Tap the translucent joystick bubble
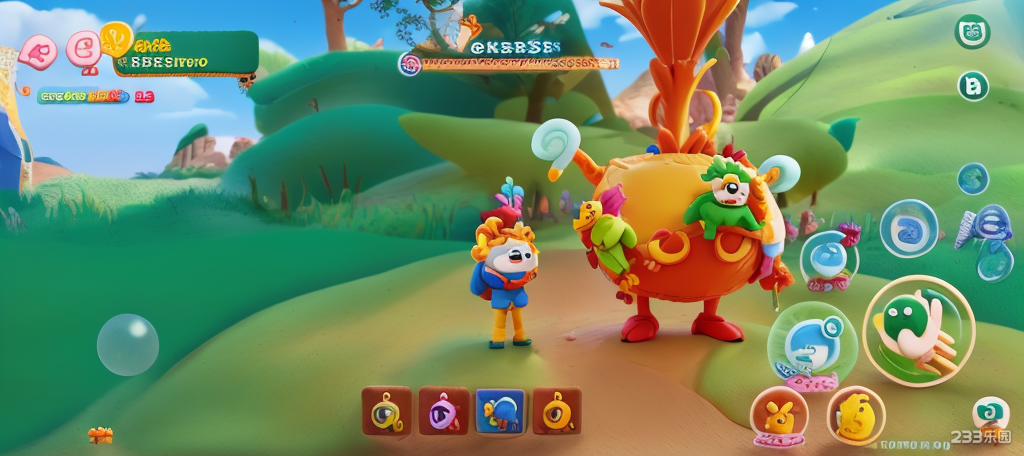The width and height of the screenshot is (1024, 456). [127, 345]
